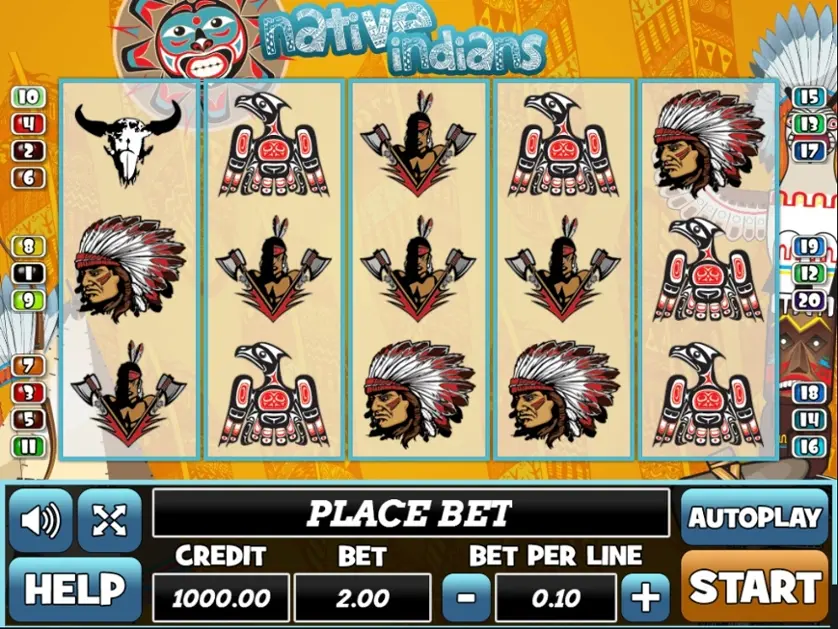Select payline marker number 16
The height and width of the screenshot is (629, 838).
click(x=808, y=446)
